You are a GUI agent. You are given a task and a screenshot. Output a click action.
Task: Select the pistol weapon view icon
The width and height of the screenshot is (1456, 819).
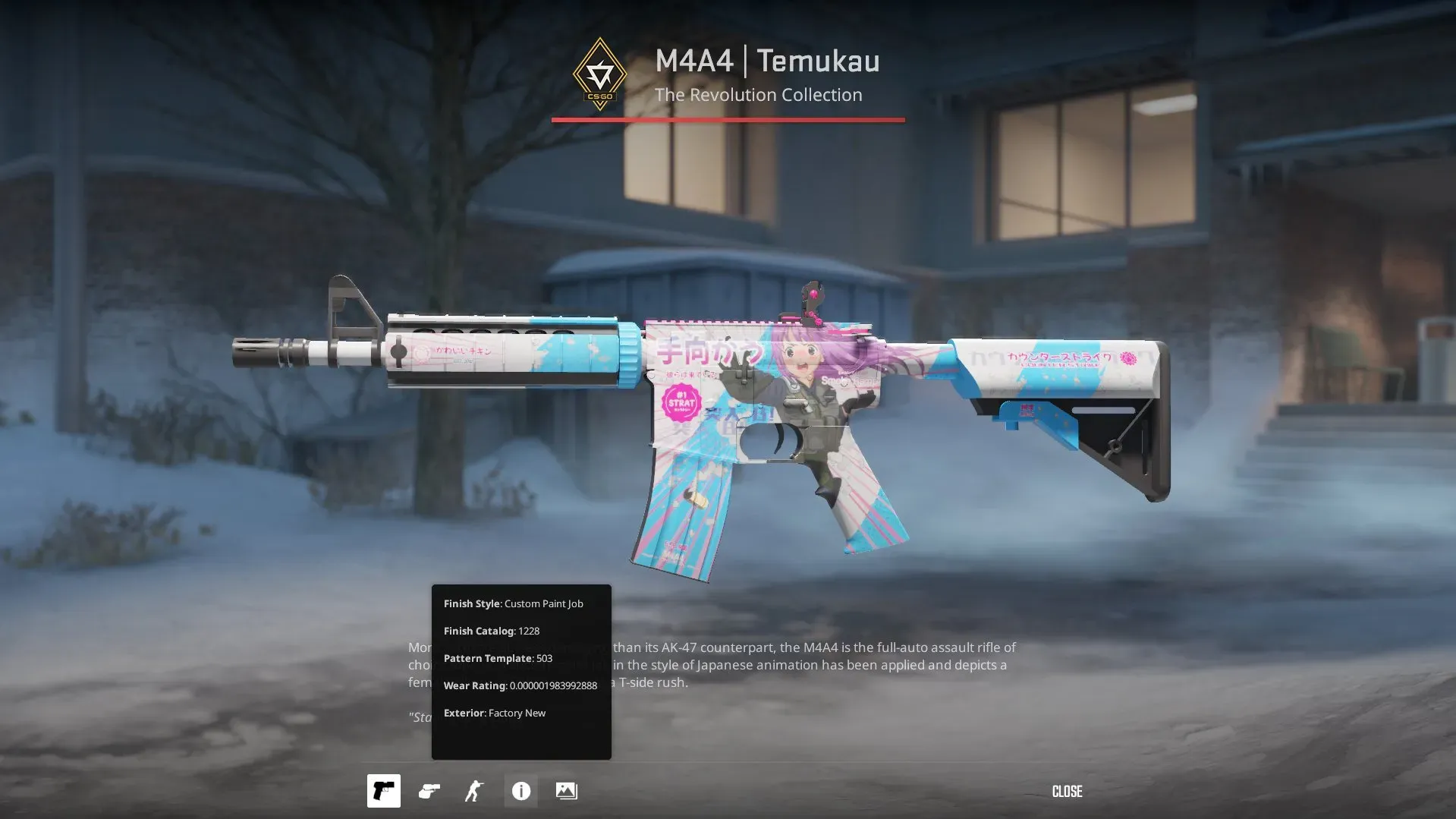pyautogui.click(x=383, y=791)
